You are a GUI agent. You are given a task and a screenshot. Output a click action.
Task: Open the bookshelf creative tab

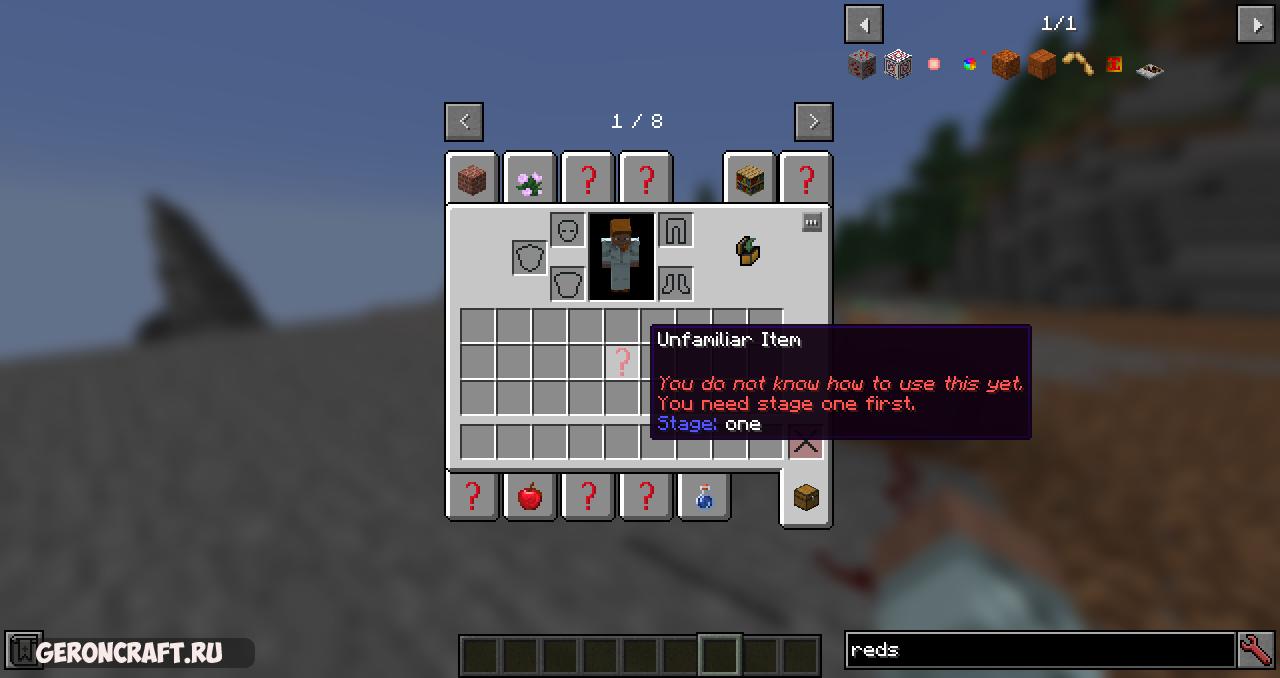coord(749,181)
